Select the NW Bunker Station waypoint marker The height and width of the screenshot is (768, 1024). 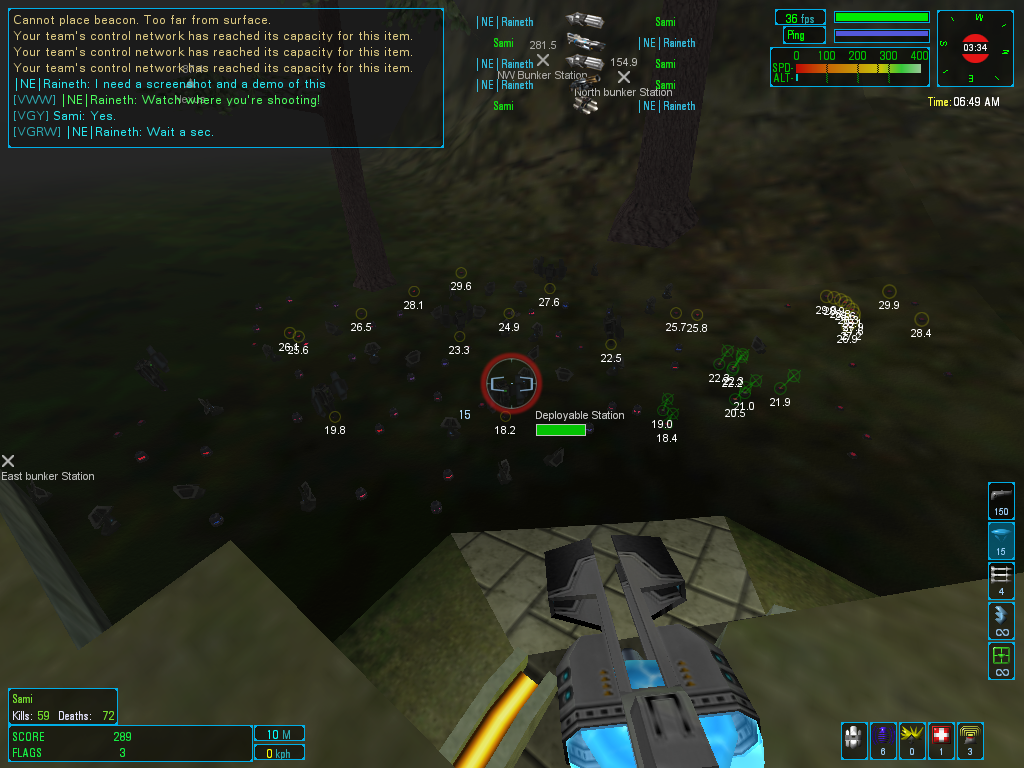(x=543, y=61)
